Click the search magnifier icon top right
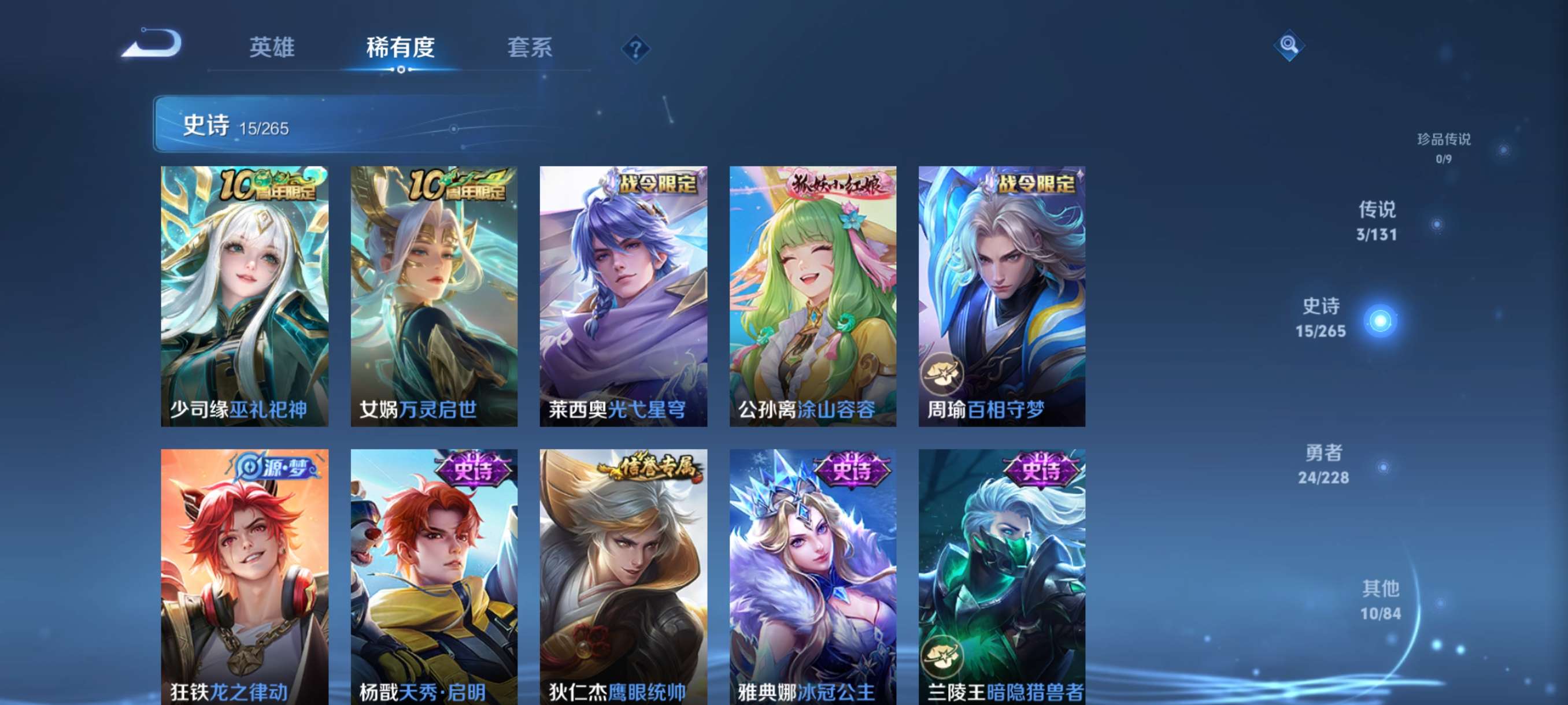Screen dimensions: 1568x705 (1290, 46)
